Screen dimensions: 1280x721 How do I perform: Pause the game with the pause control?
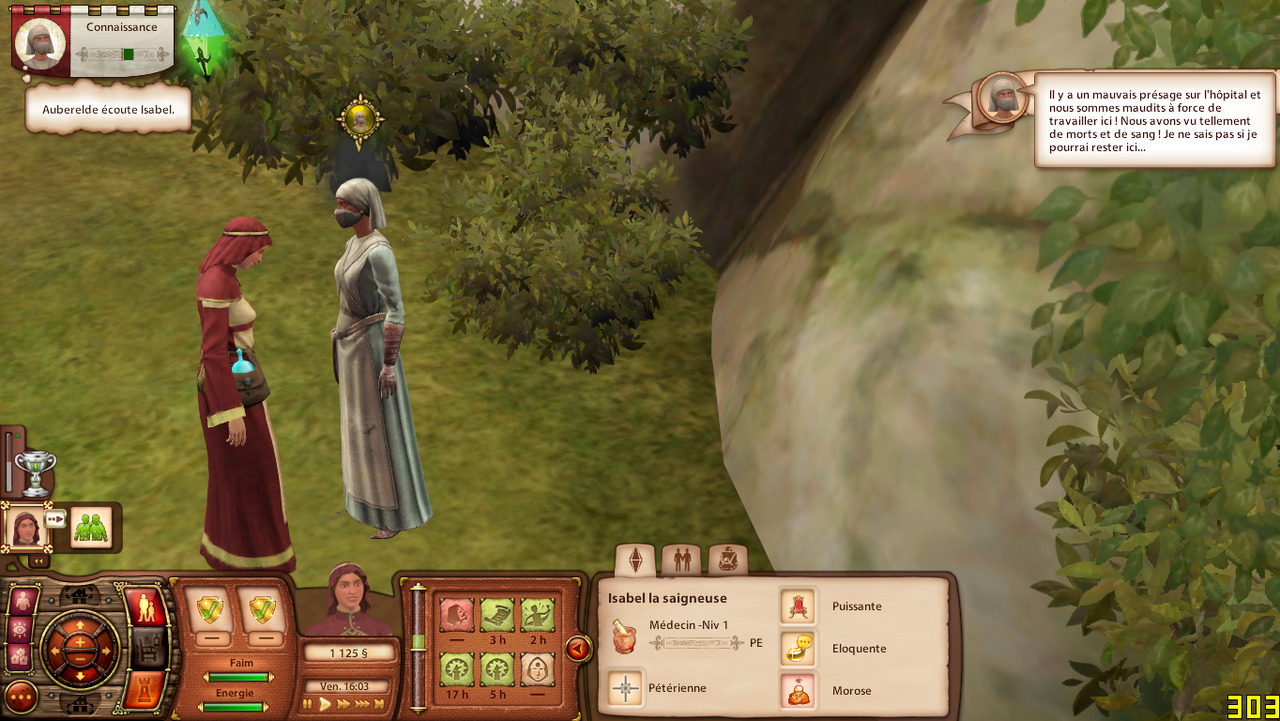coord(308,704)
